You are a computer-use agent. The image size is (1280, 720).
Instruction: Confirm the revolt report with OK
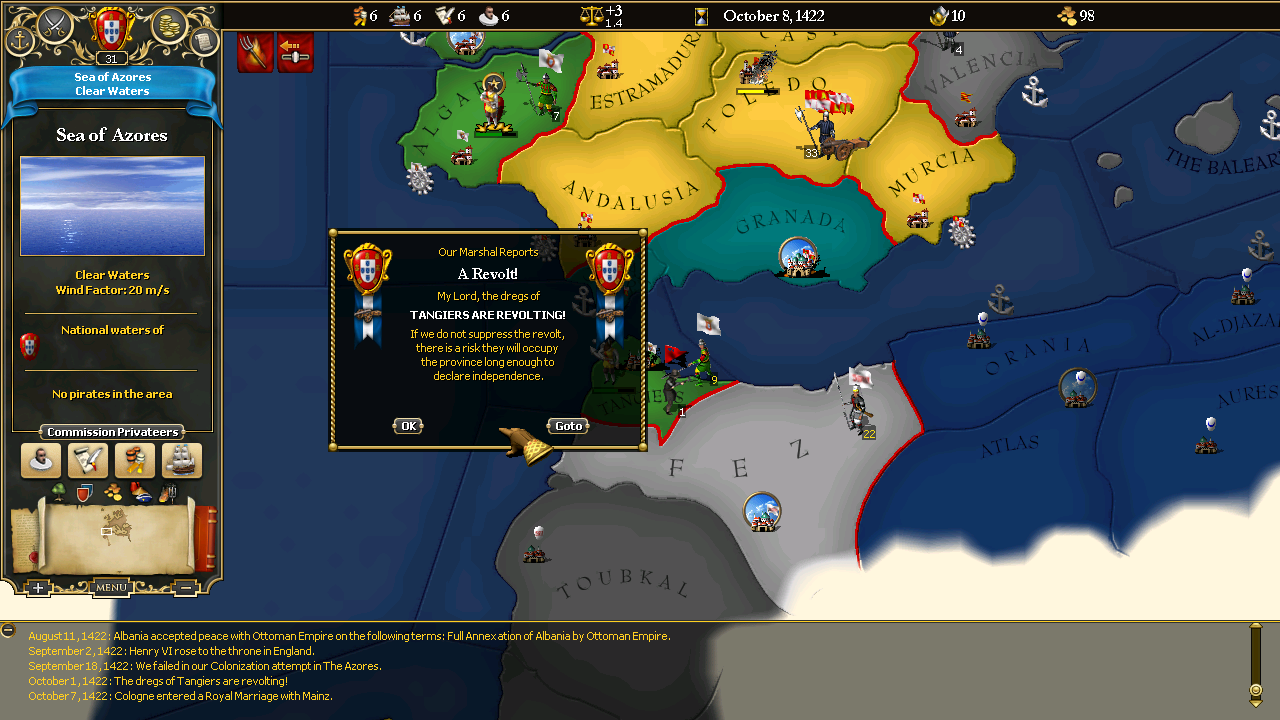pos(408,426)
